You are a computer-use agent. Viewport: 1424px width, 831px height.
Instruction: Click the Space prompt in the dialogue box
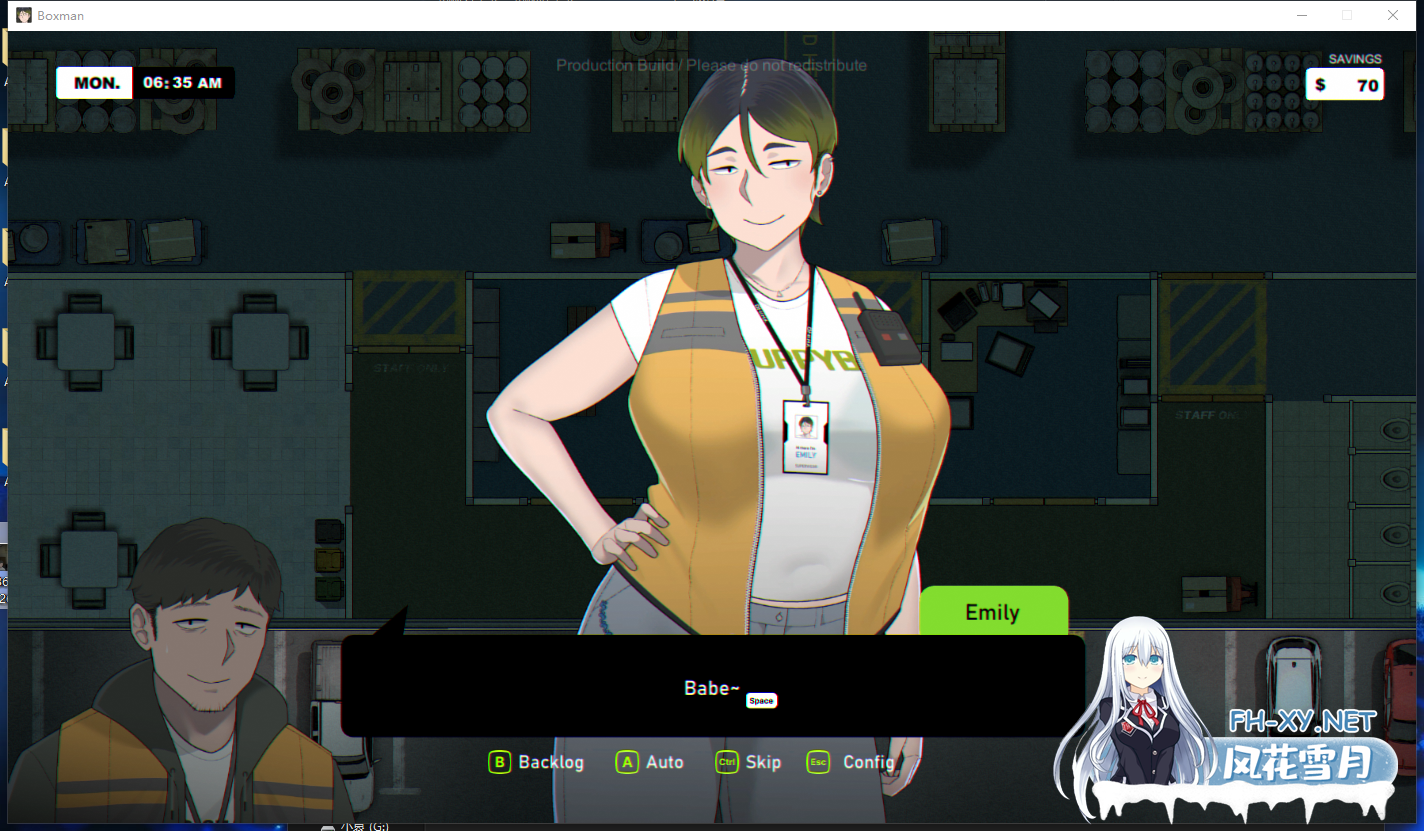tap(761, 700)
